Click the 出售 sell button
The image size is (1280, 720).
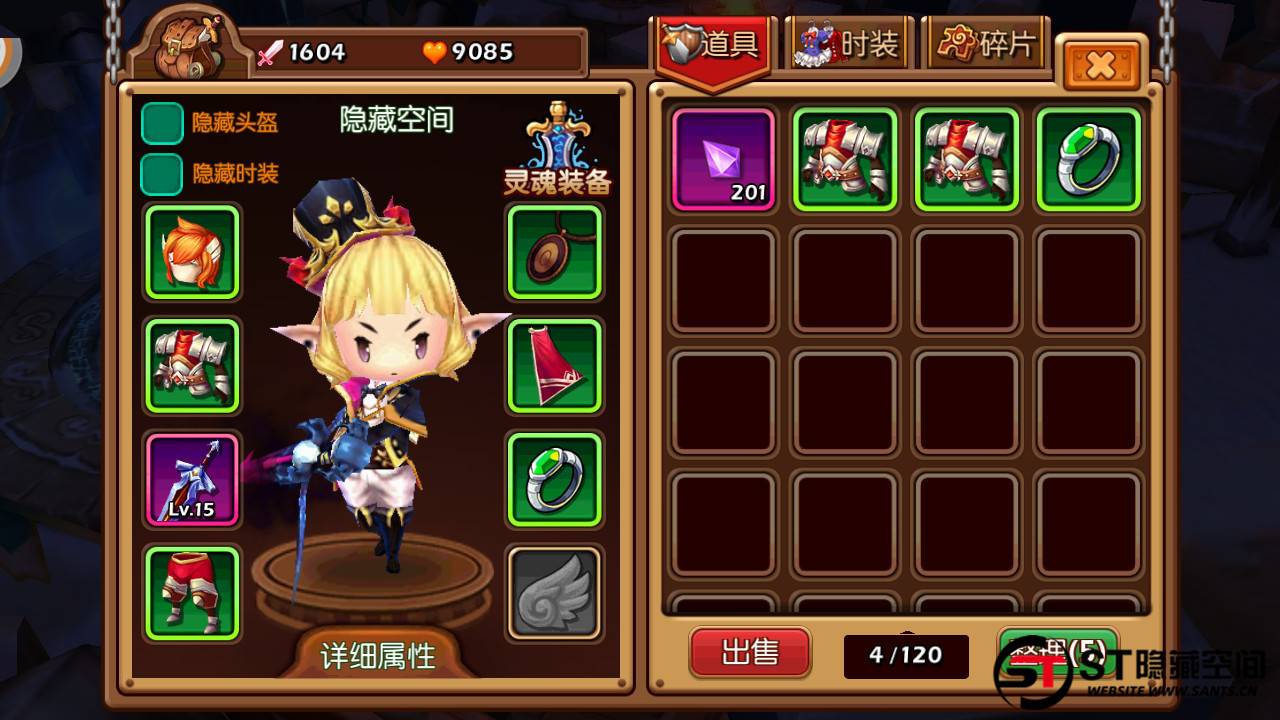[x=750, y=654]
